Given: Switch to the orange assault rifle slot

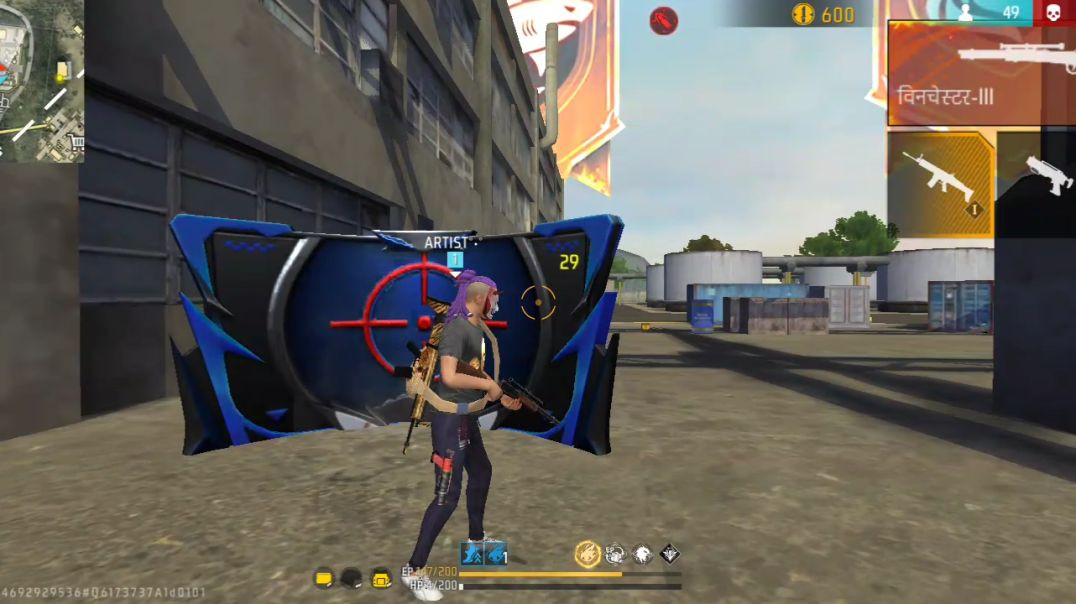Looking at the screenshot, I should pos(940,183).
